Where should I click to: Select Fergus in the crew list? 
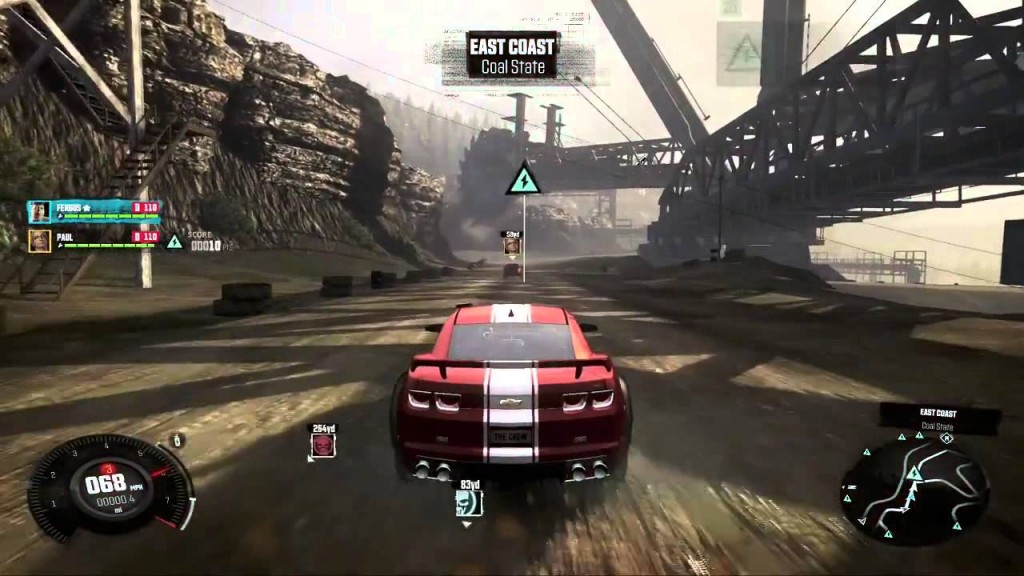click(92, 209)
